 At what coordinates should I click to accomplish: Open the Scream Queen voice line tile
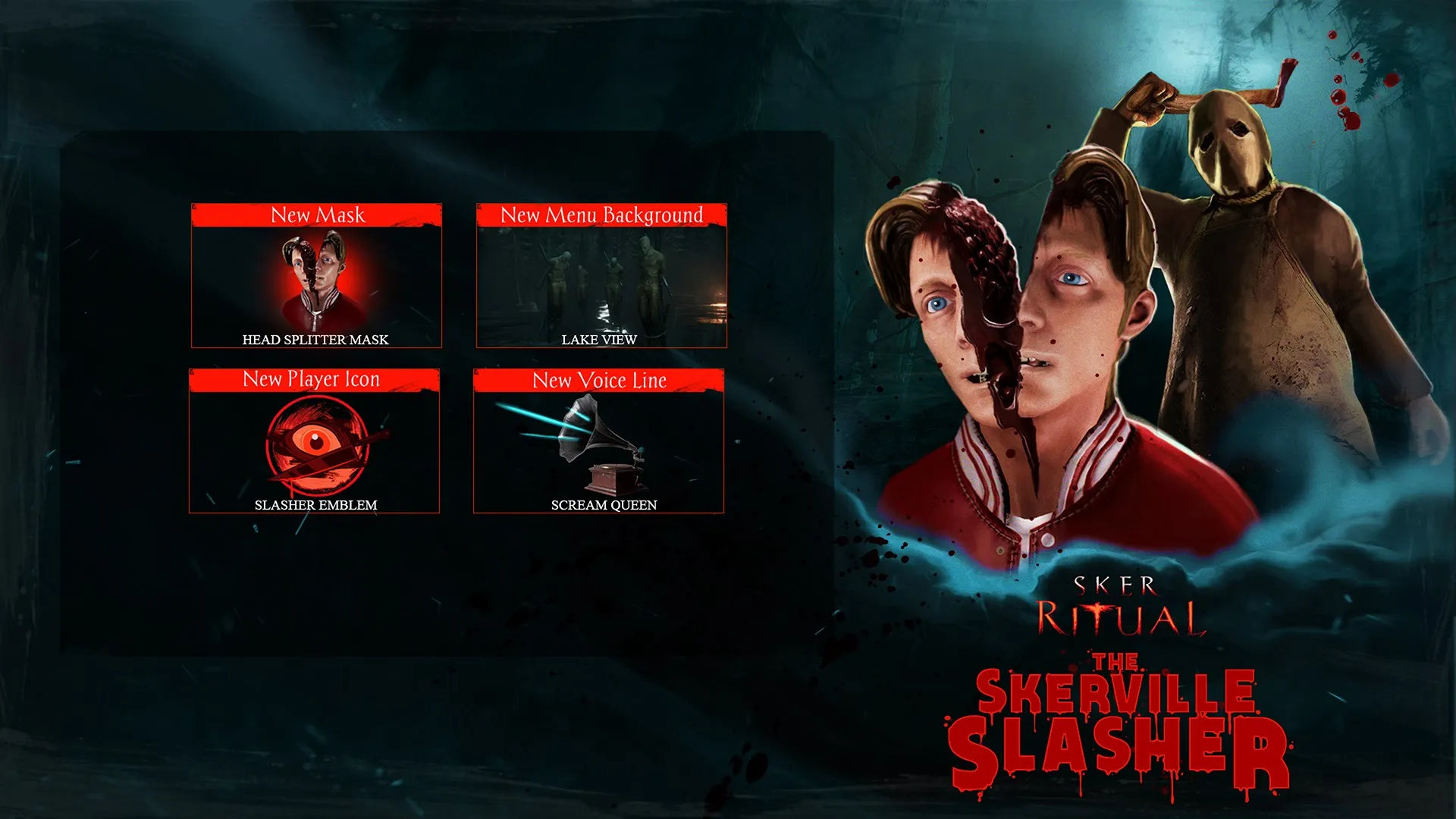click(599, 442)
